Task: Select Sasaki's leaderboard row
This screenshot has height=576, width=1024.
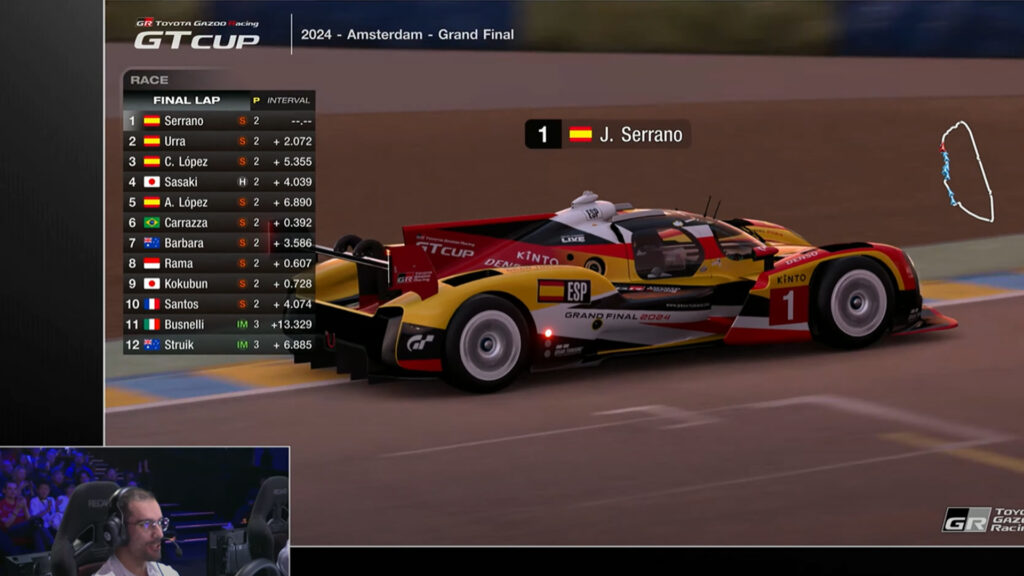Action: click(218, 182)
